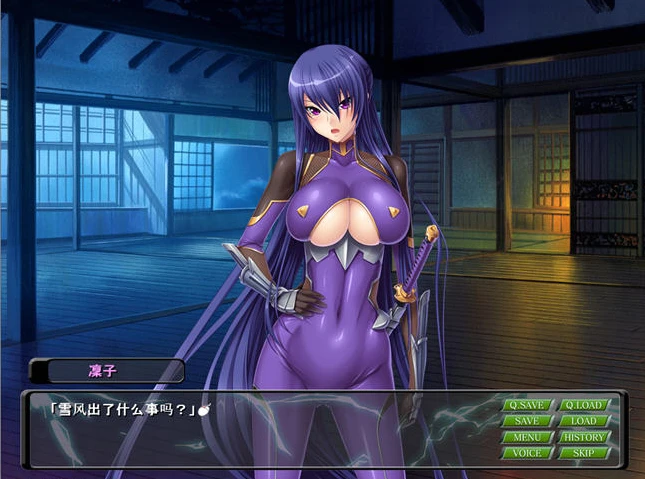The height and width of the screenshot is (479, 645).
Task: Click the Q.SAVE quick save button
Action: point(527,405)
